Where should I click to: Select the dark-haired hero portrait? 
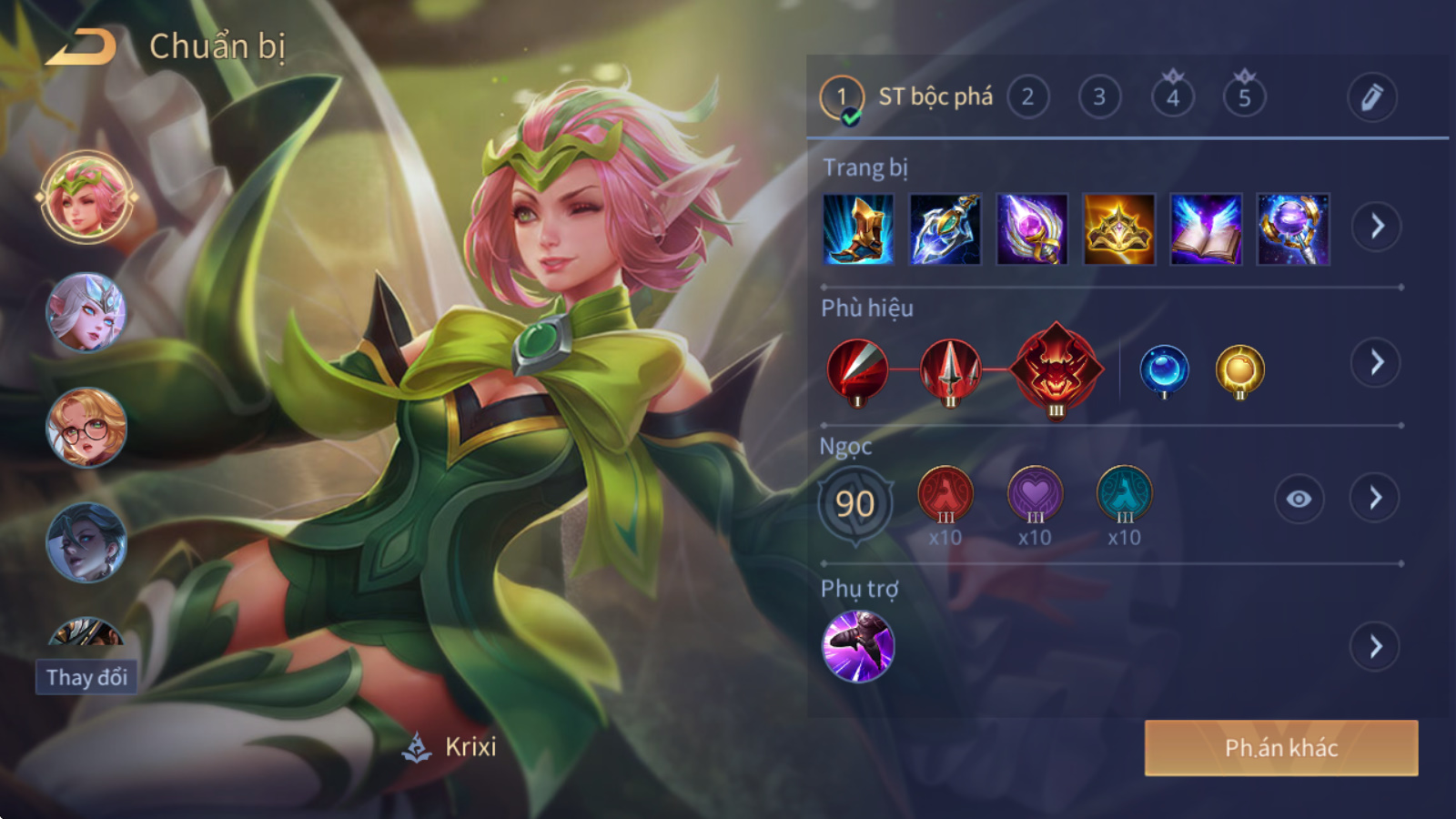click(86, 543)
